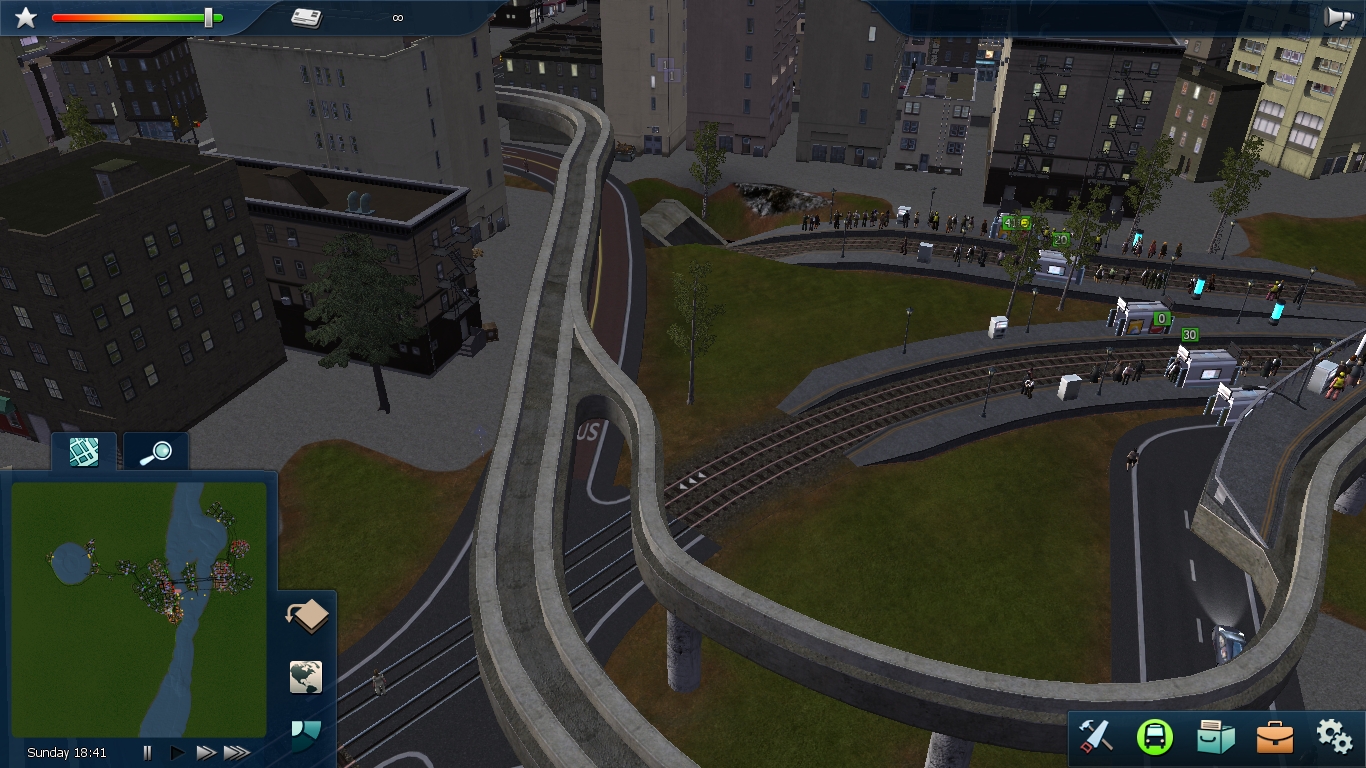Open the pie chart statistics button
Viewport: 1366px width, 768px height.
click(x=306, y=735)
